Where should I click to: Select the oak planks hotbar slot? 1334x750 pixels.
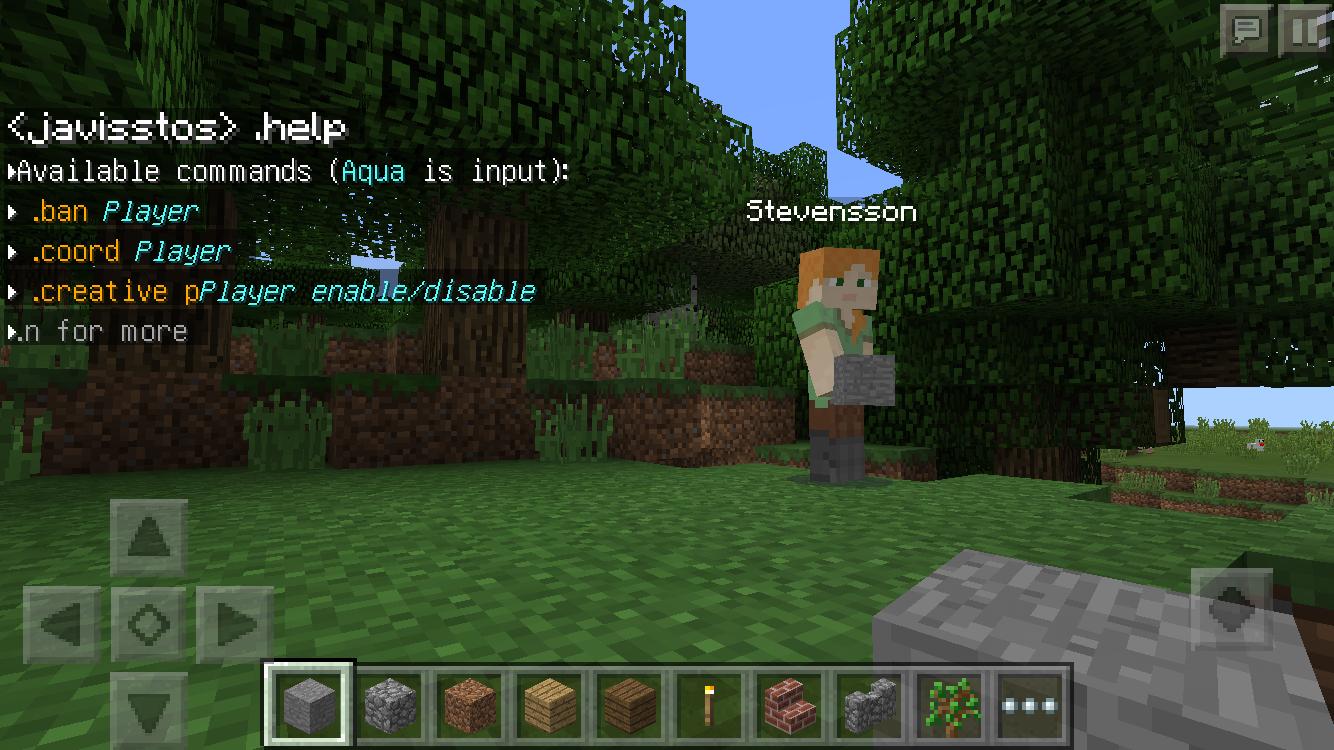coord(548,703)
